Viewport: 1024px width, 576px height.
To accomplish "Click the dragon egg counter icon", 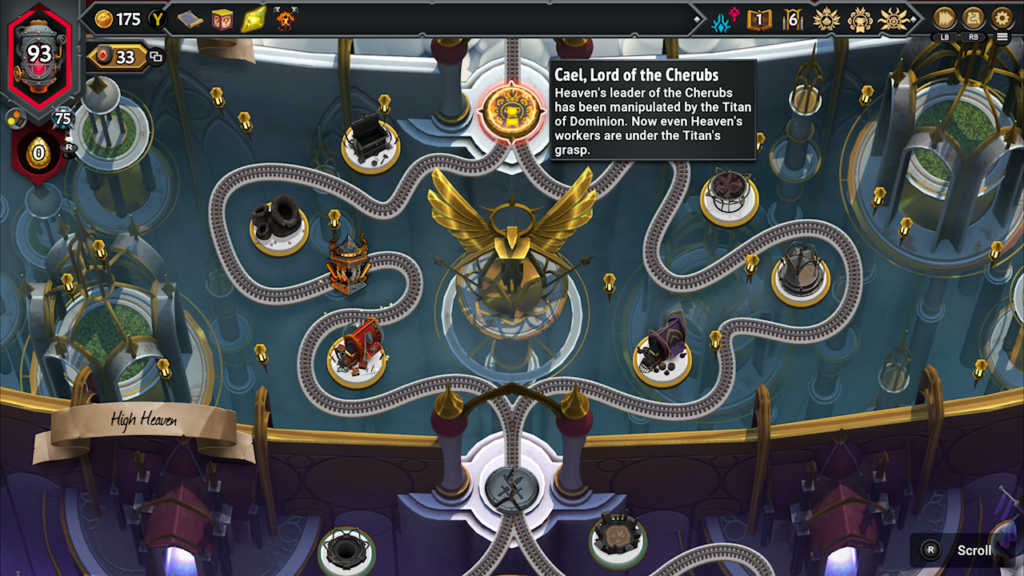I will [x=39, y=153].
